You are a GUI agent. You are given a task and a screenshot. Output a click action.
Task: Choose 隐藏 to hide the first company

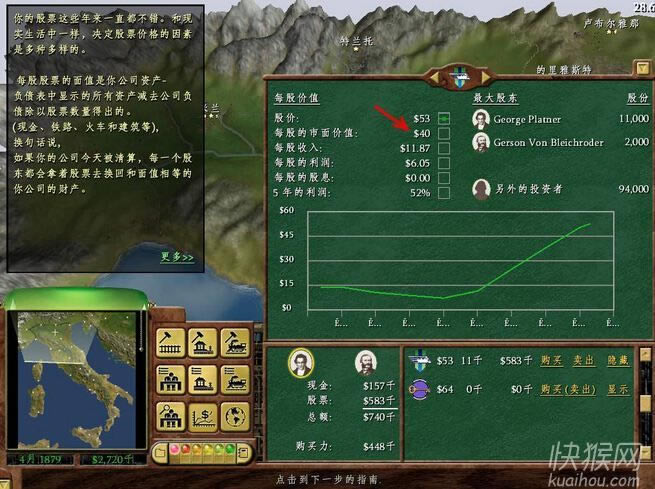[x=619, y=360]
